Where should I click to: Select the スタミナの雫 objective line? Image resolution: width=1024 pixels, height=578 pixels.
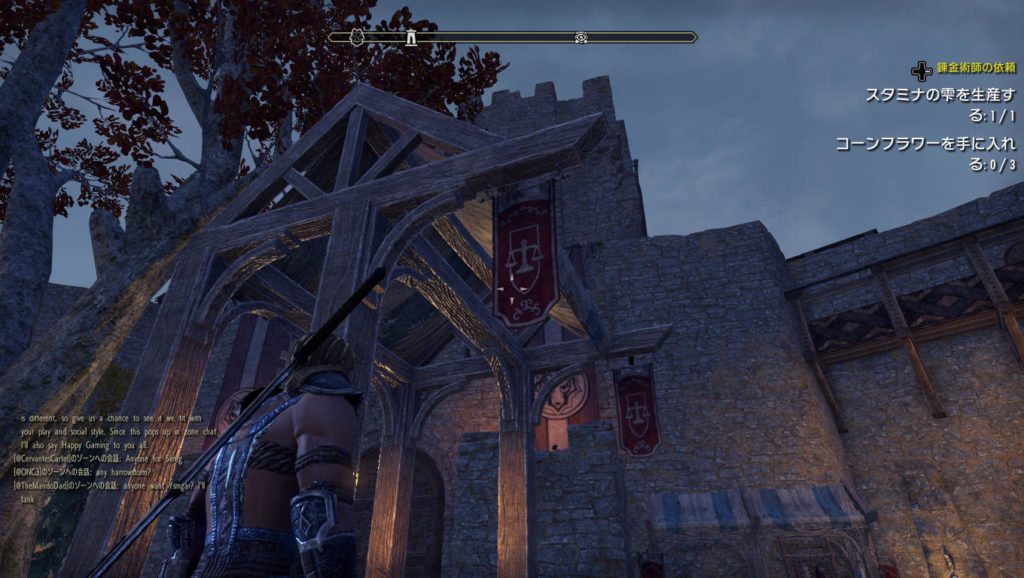pyautogui.click(x=940, y=103)
